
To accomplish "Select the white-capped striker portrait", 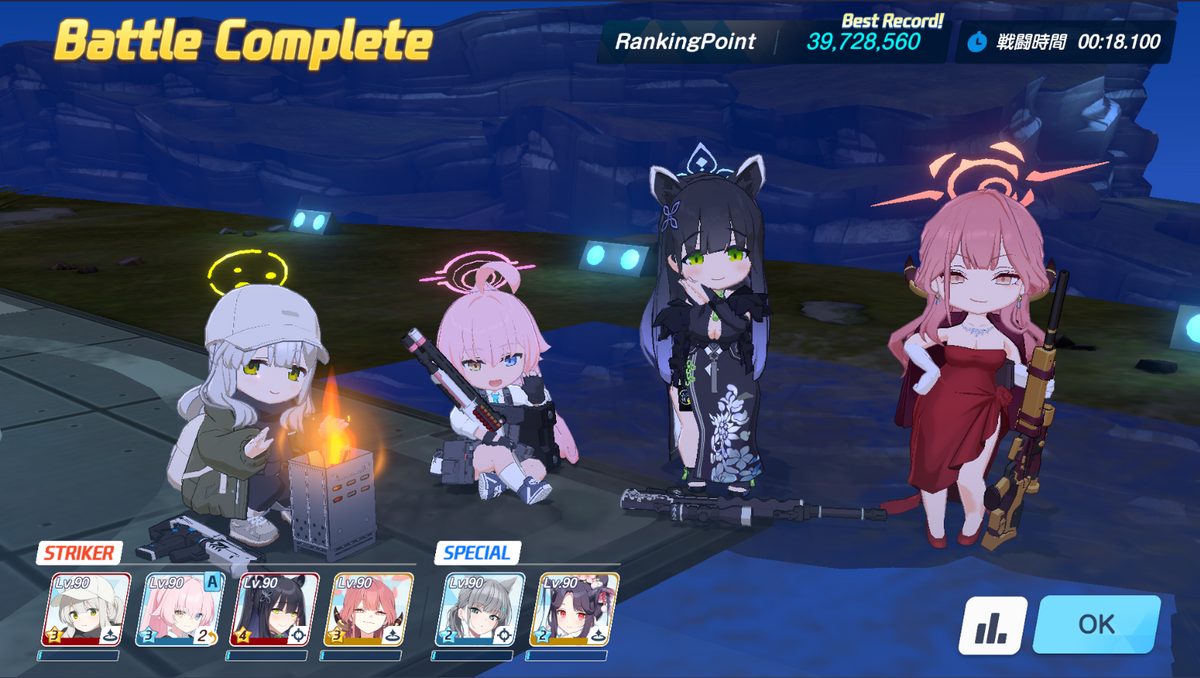I will point(85,608).
